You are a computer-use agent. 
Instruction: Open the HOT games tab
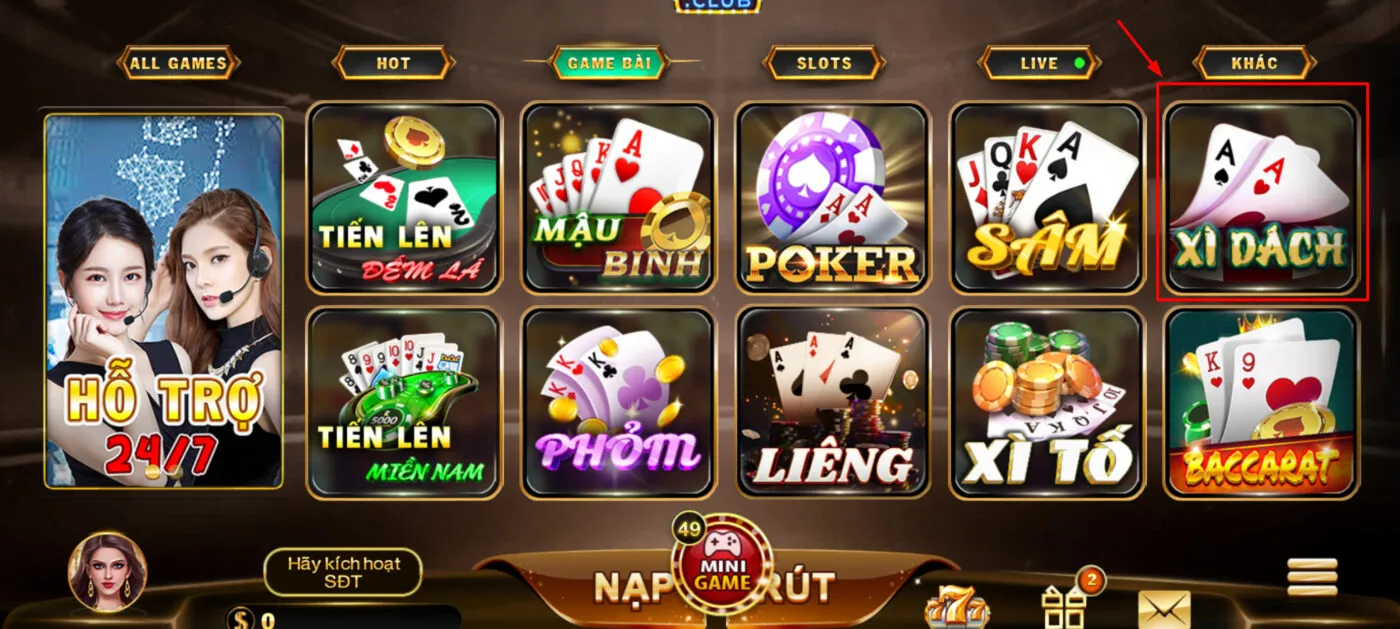tap(393, 63)
